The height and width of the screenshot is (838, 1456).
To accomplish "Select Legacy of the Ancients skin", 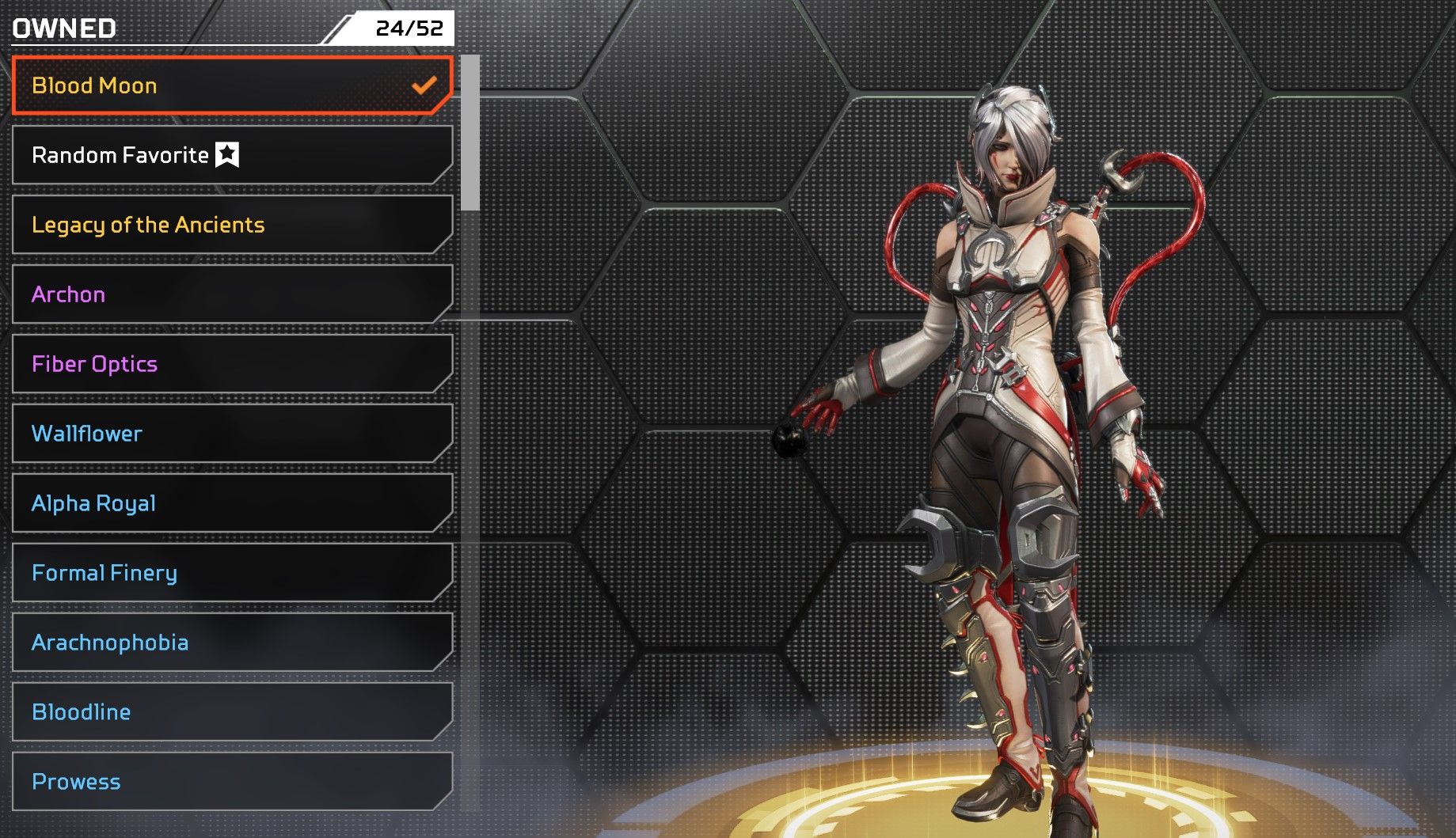I will 231,225.
